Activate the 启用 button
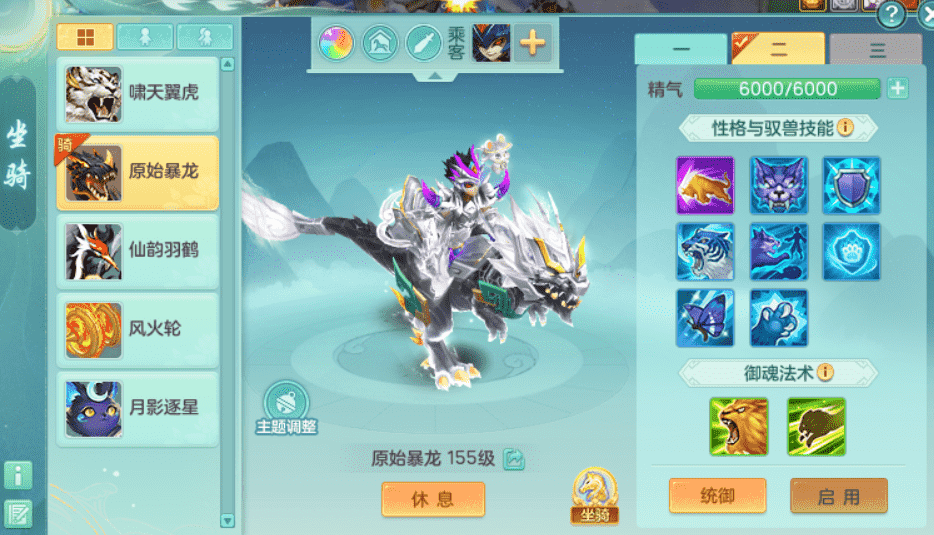The image size is (934, 535). click(x=838, y=495)
